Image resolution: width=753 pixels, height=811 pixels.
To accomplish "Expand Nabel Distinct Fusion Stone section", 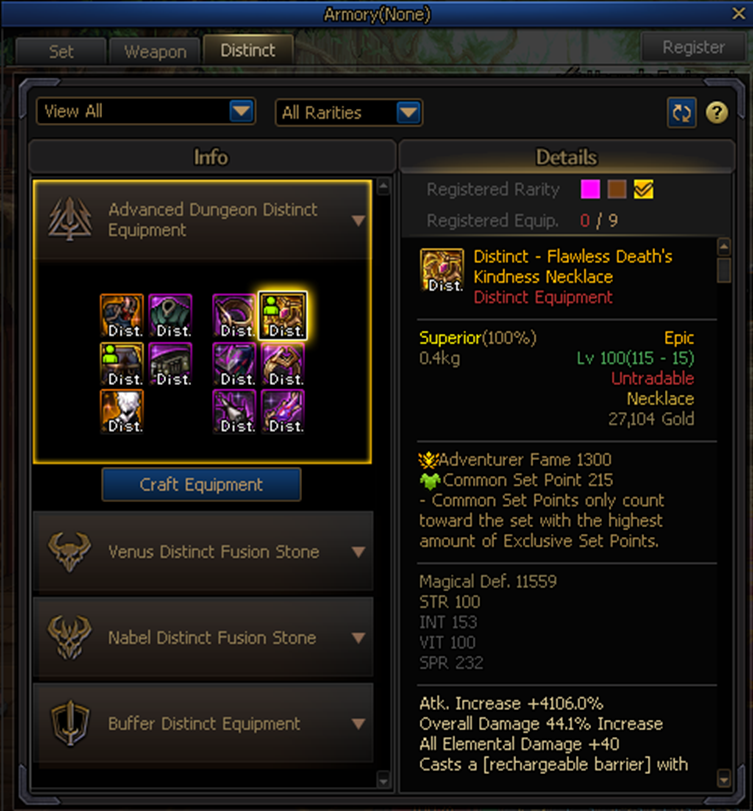I will (x=359, y=638).
